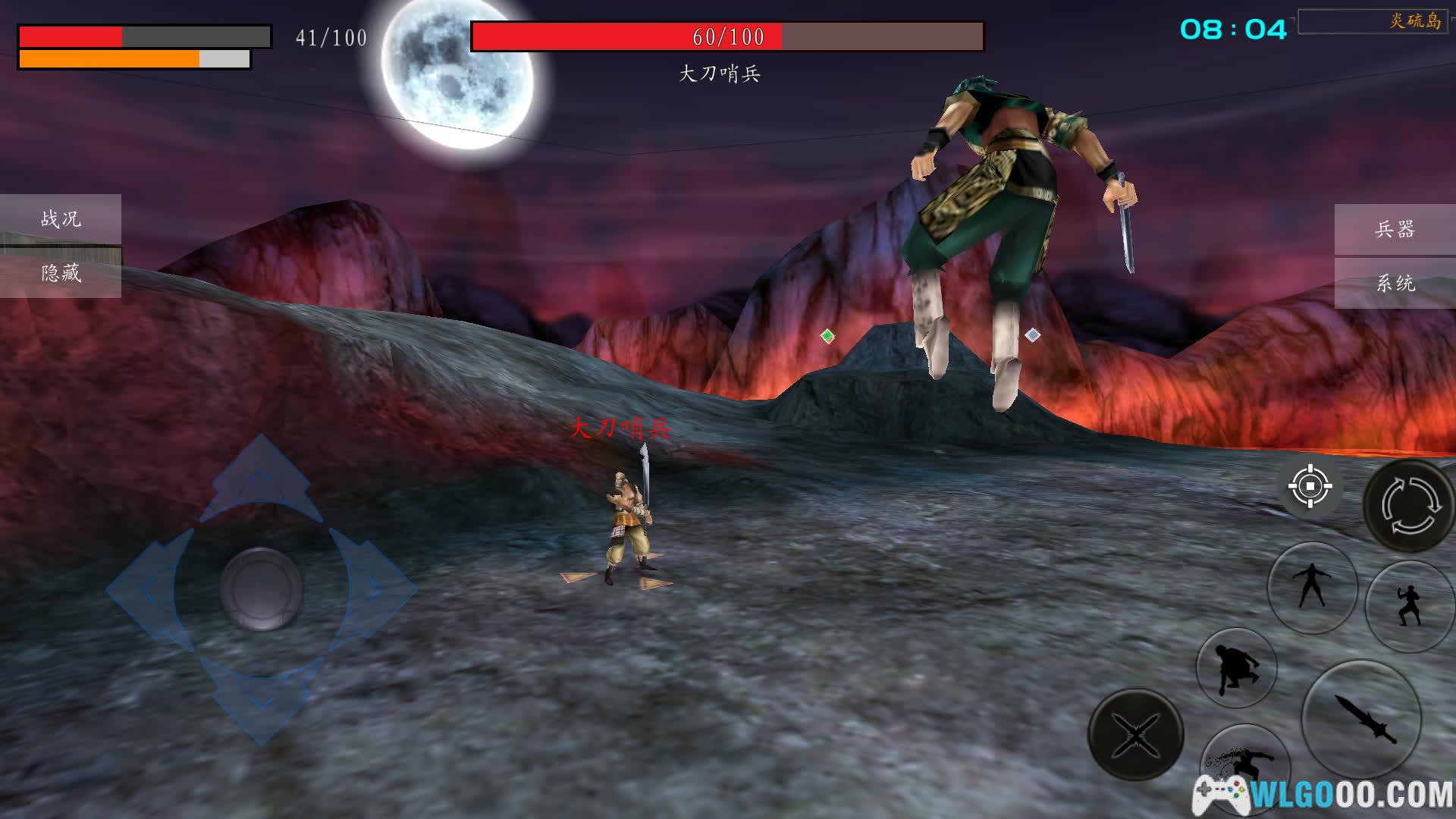
Task: Activate the crouching figure action button
Action: coord(1236,668)
